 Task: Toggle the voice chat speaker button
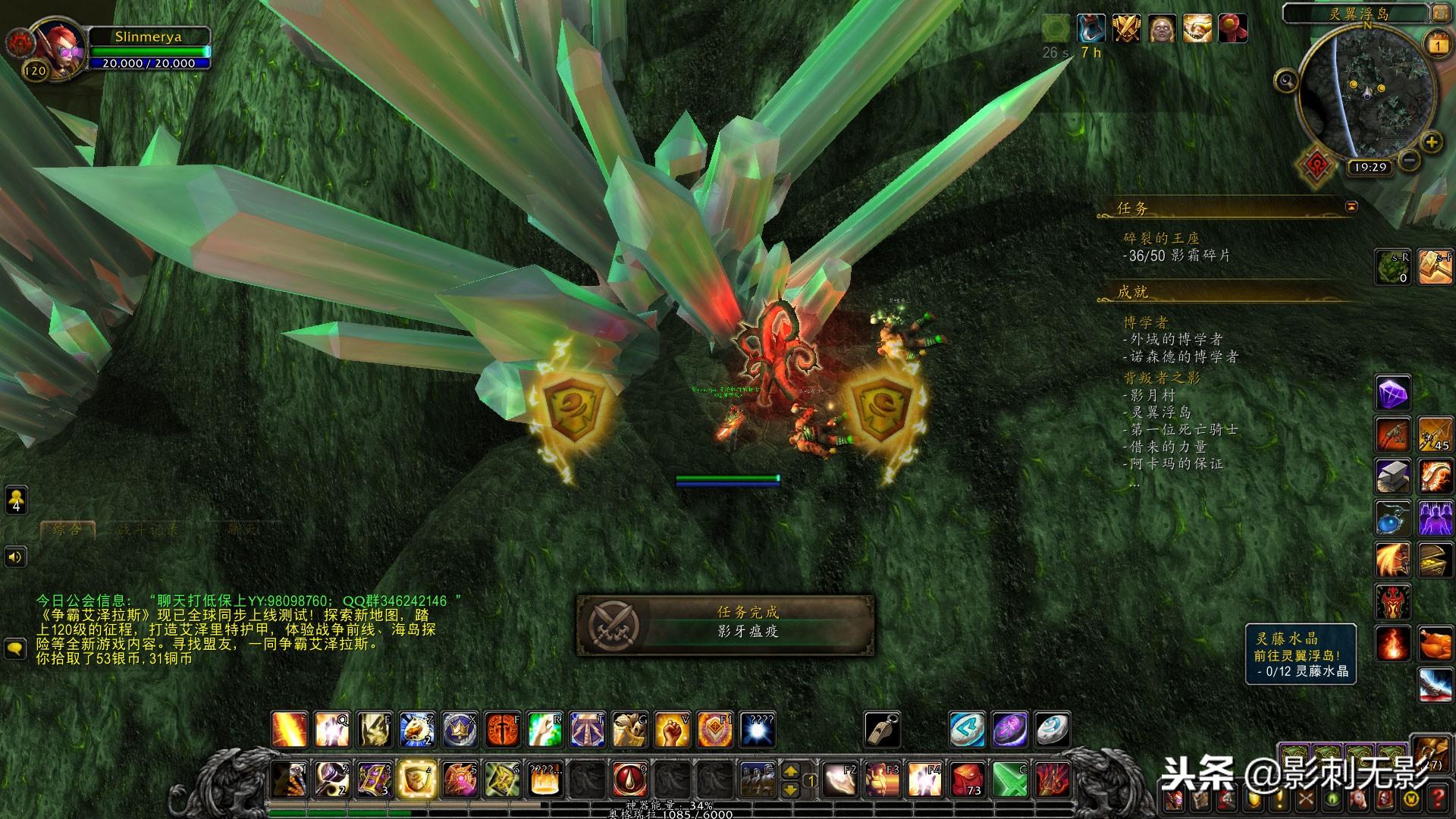pos(16,557)
